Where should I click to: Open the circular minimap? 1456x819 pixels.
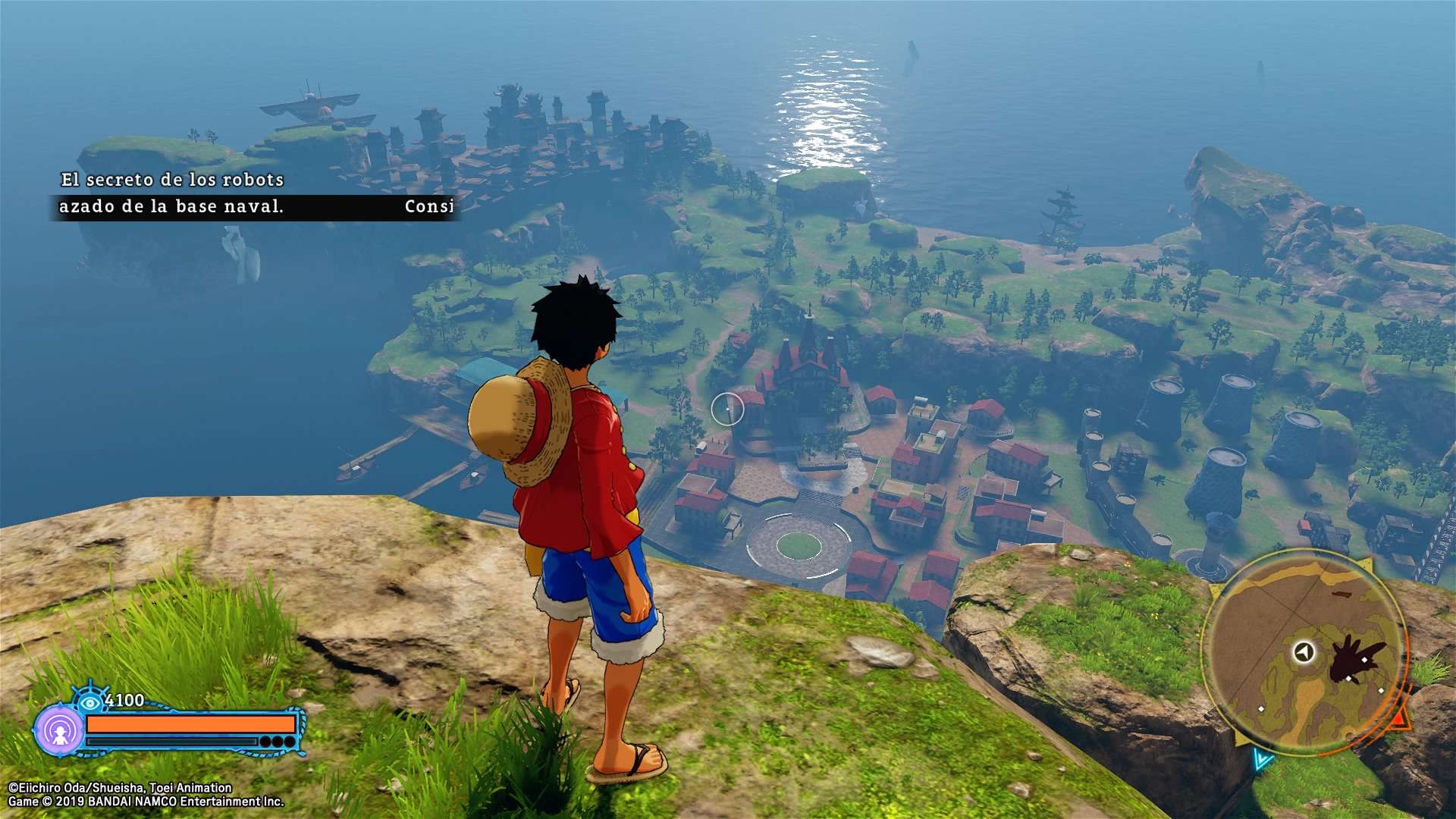1306,654
